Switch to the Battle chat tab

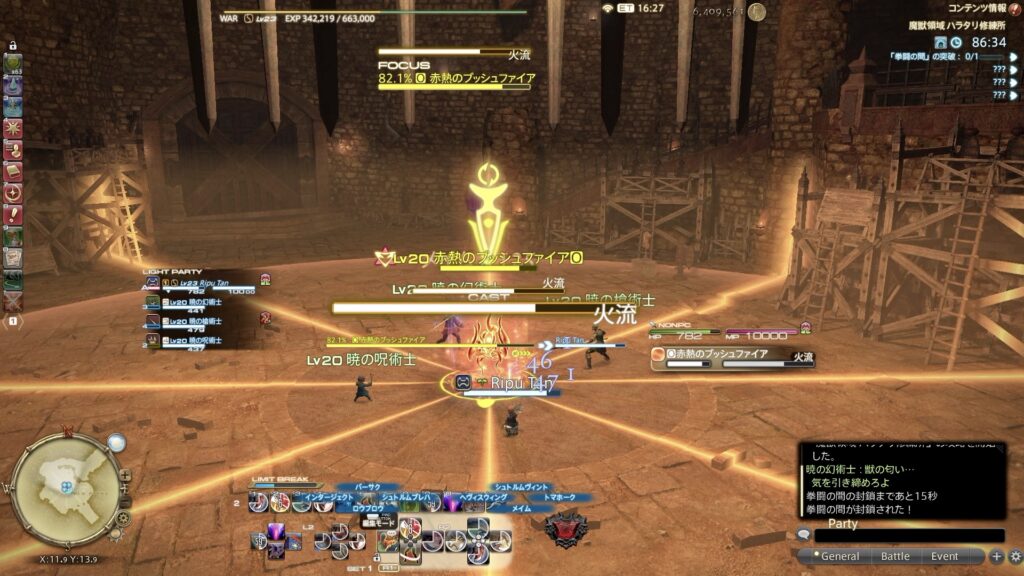click(894, 556)
